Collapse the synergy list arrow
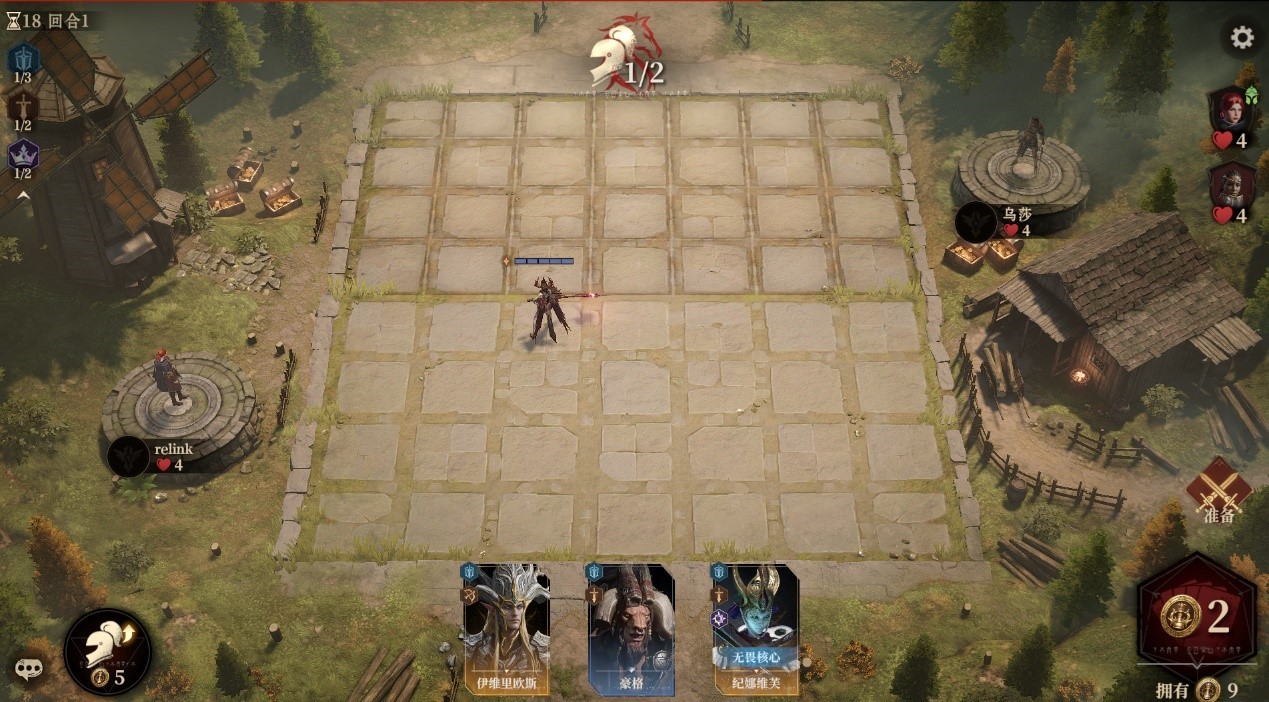Image resolution: width=1269 pixels, height=702 pixels. (23, 195)
